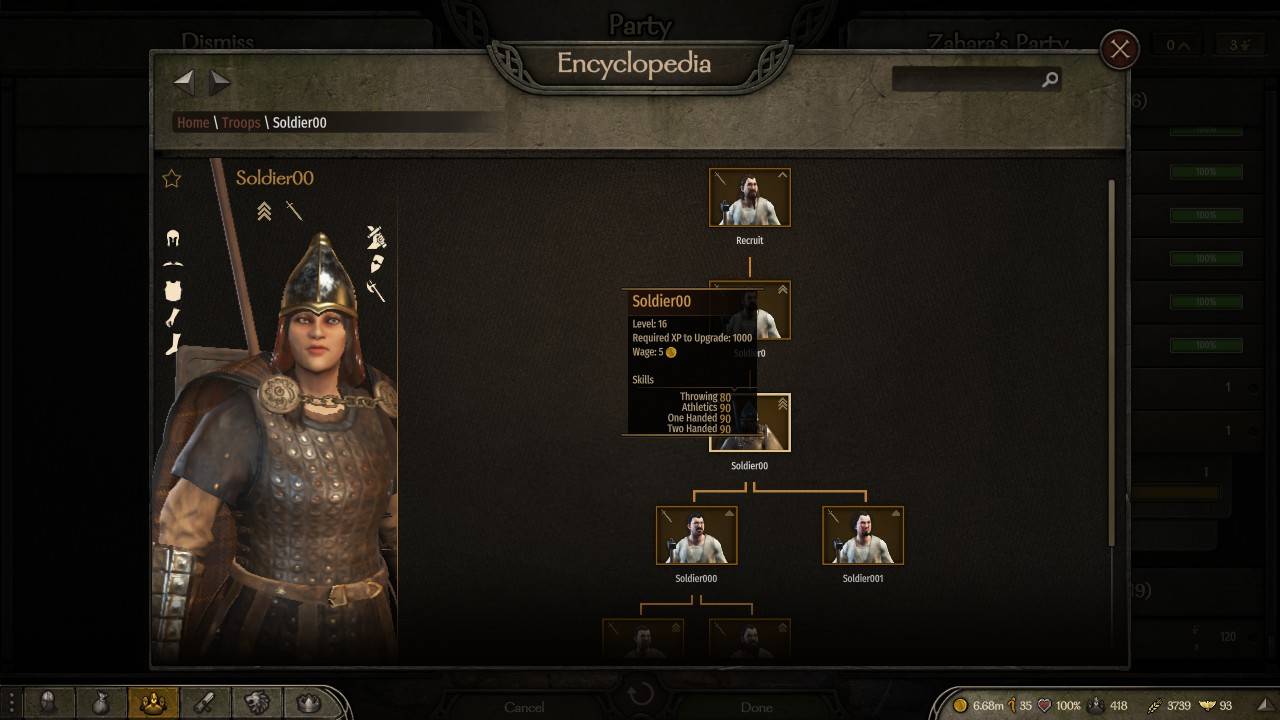Open the paw print tab in bottom bar
Image resolution: width=1280 pixels, height=720 pixels.
153,703
